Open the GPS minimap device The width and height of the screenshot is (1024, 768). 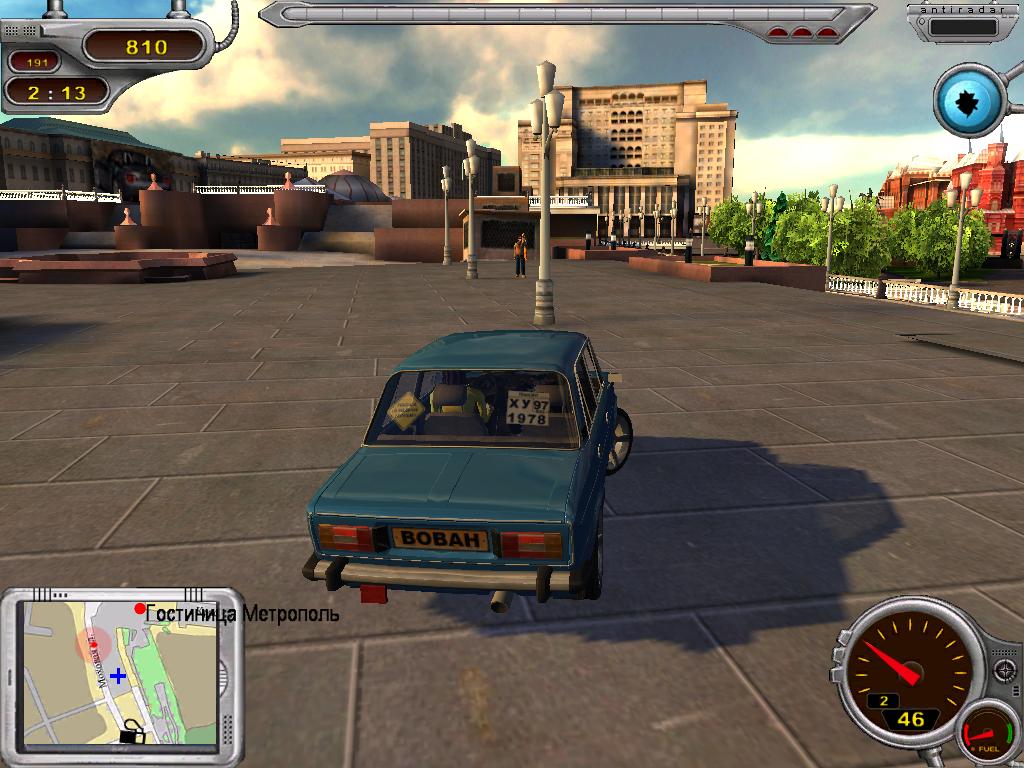121,672
